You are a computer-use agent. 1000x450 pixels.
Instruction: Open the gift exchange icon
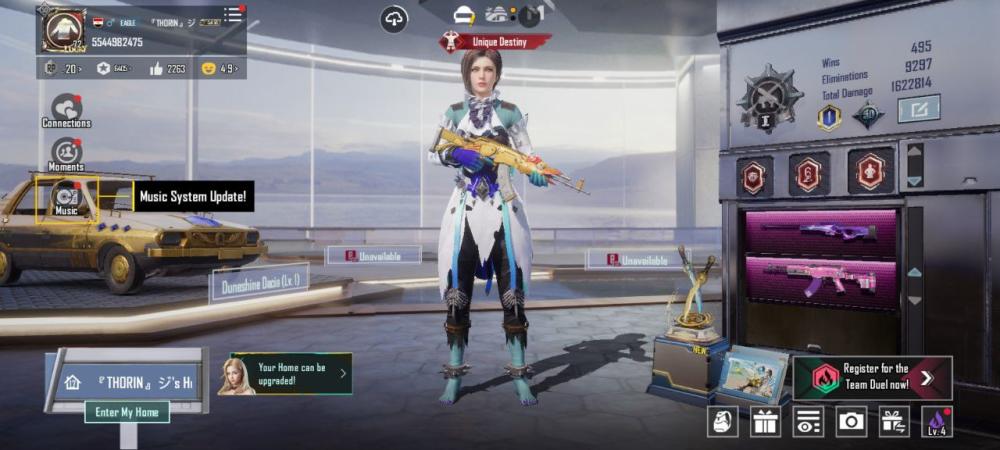tap(894, 422)
